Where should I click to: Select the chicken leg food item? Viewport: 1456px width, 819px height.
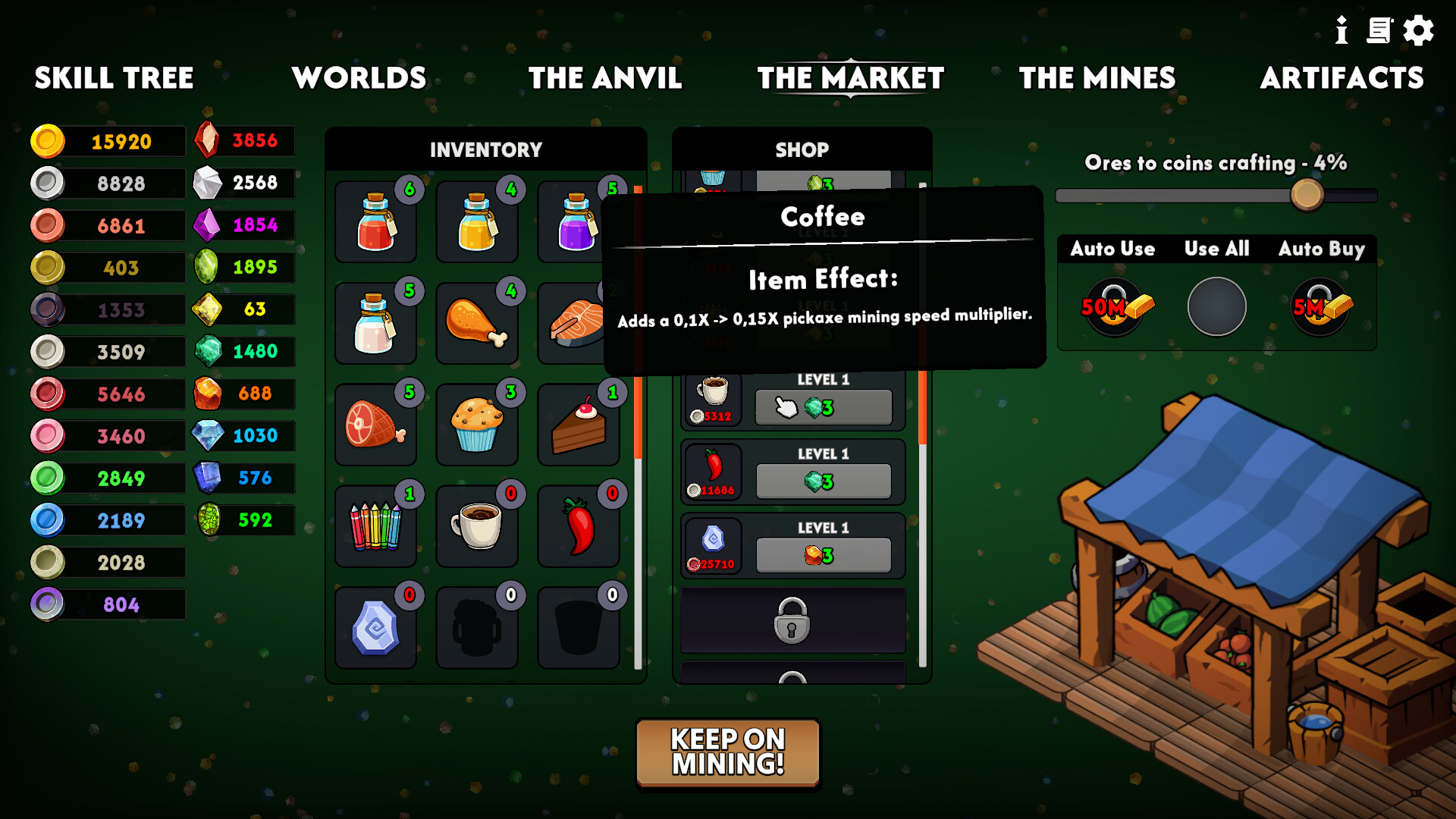click(477, 322)
